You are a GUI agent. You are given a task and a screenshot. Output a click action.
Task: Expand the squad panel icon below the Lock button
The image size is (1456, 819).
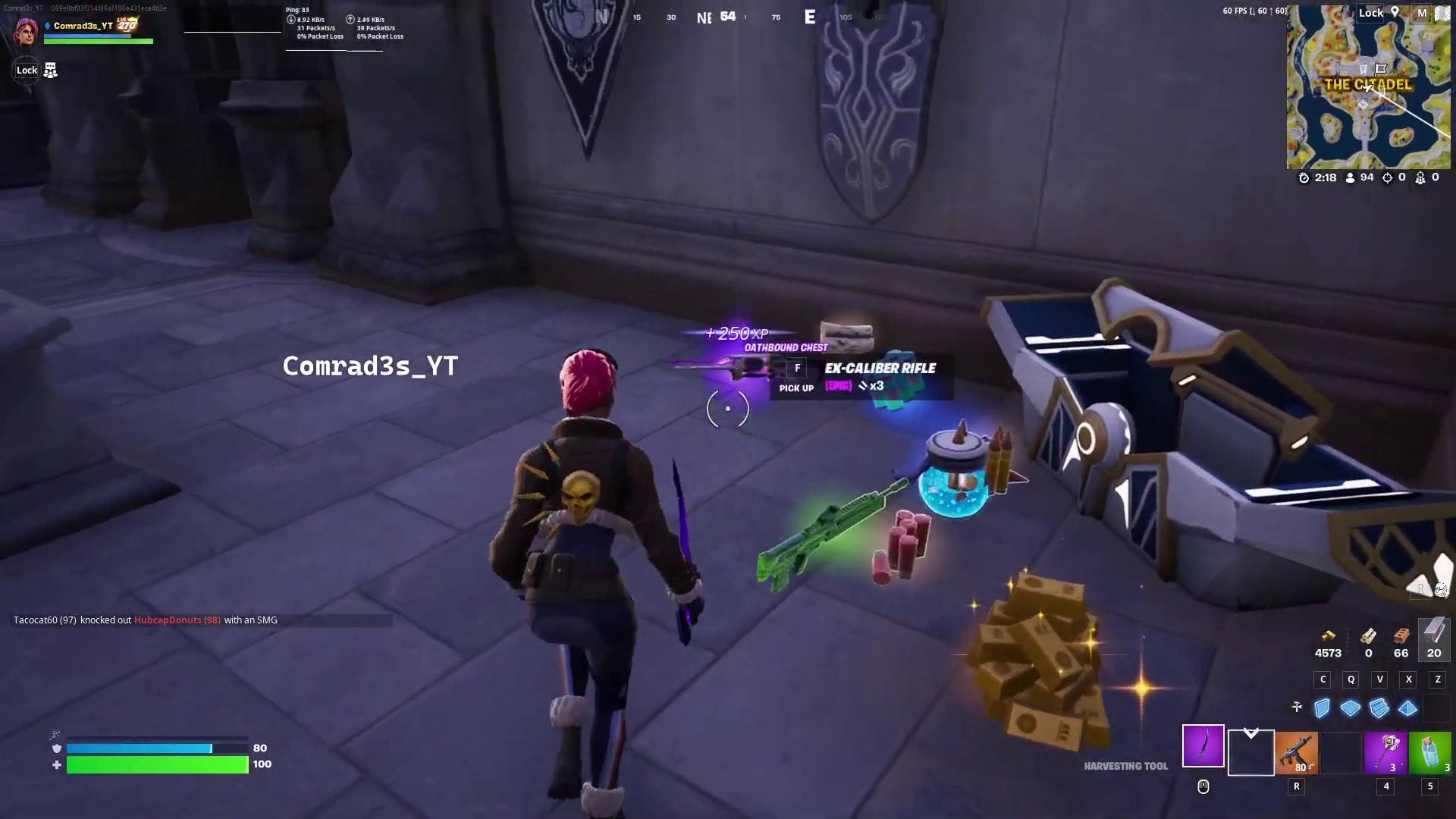tap(51, 70)
